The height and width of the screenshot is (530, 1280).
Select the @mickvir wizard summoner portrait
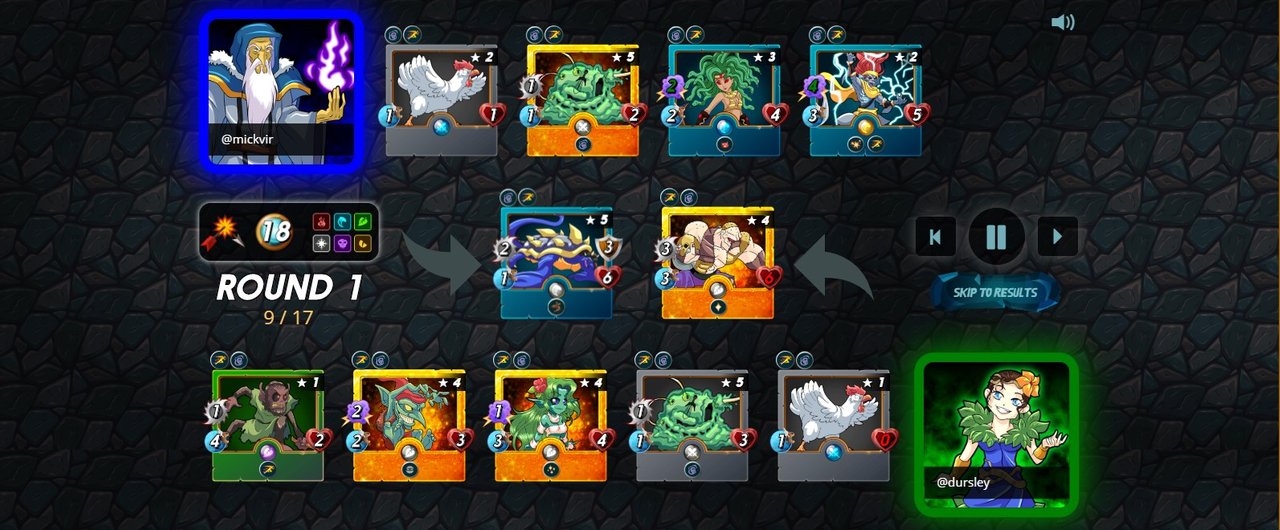click(x=280, y=90)
